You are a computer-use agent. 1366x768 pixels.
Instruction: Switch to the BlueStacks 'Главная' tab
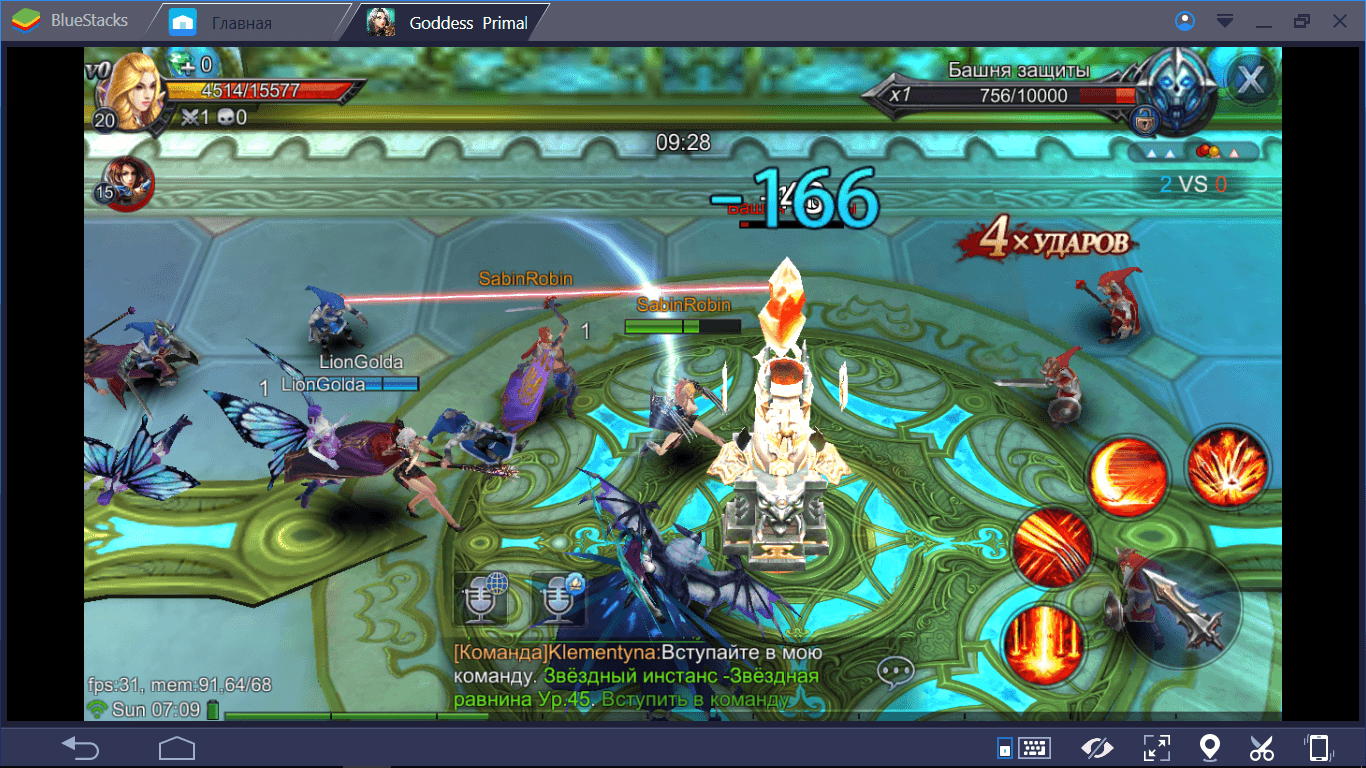point(240,22)
